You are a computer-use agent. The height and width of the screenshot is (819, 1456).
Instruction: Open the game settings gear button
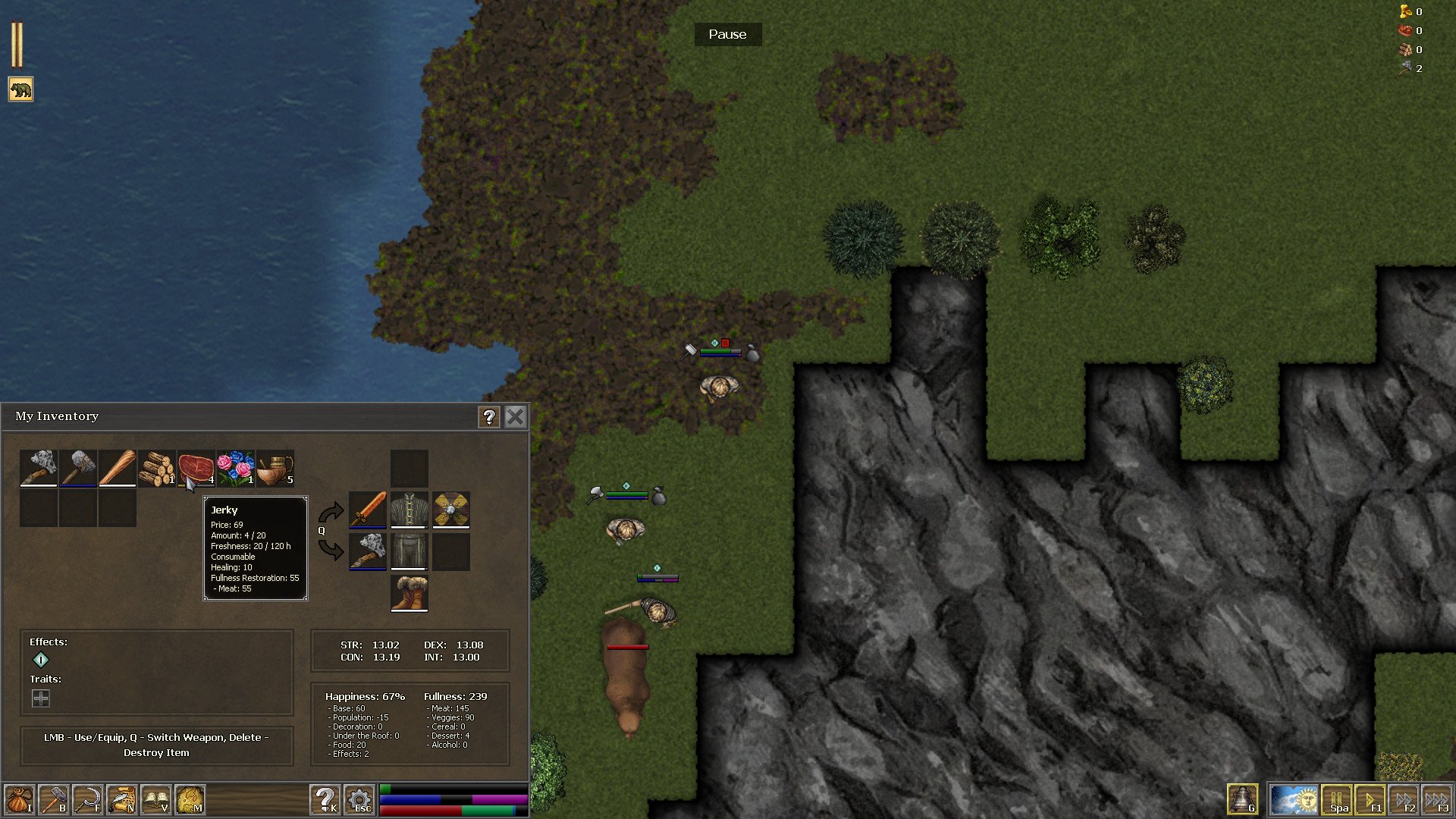[359, 799]
